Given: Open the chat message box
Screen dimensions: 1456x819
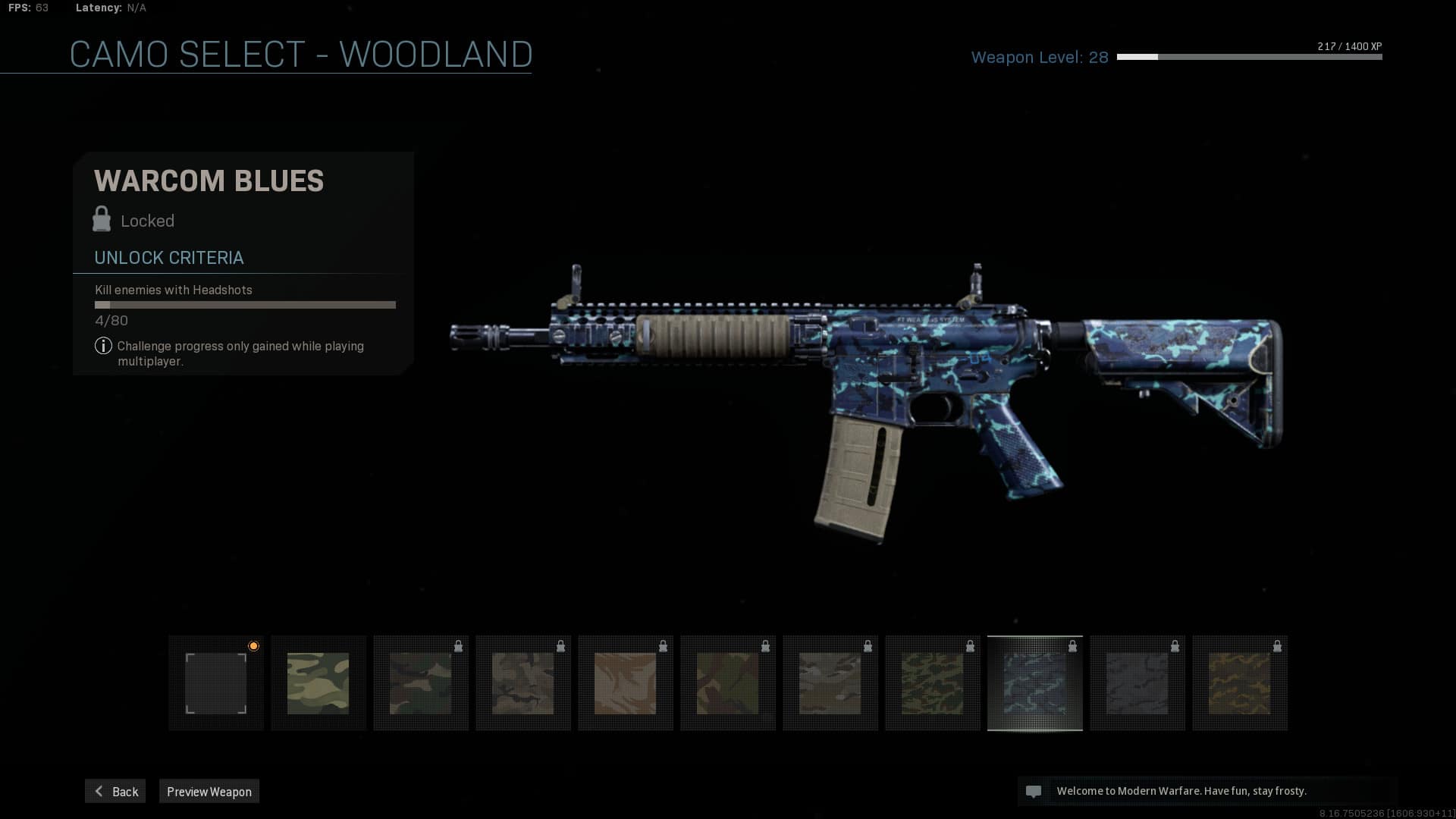Looking at the screenshot, I should click(1207, 791).
